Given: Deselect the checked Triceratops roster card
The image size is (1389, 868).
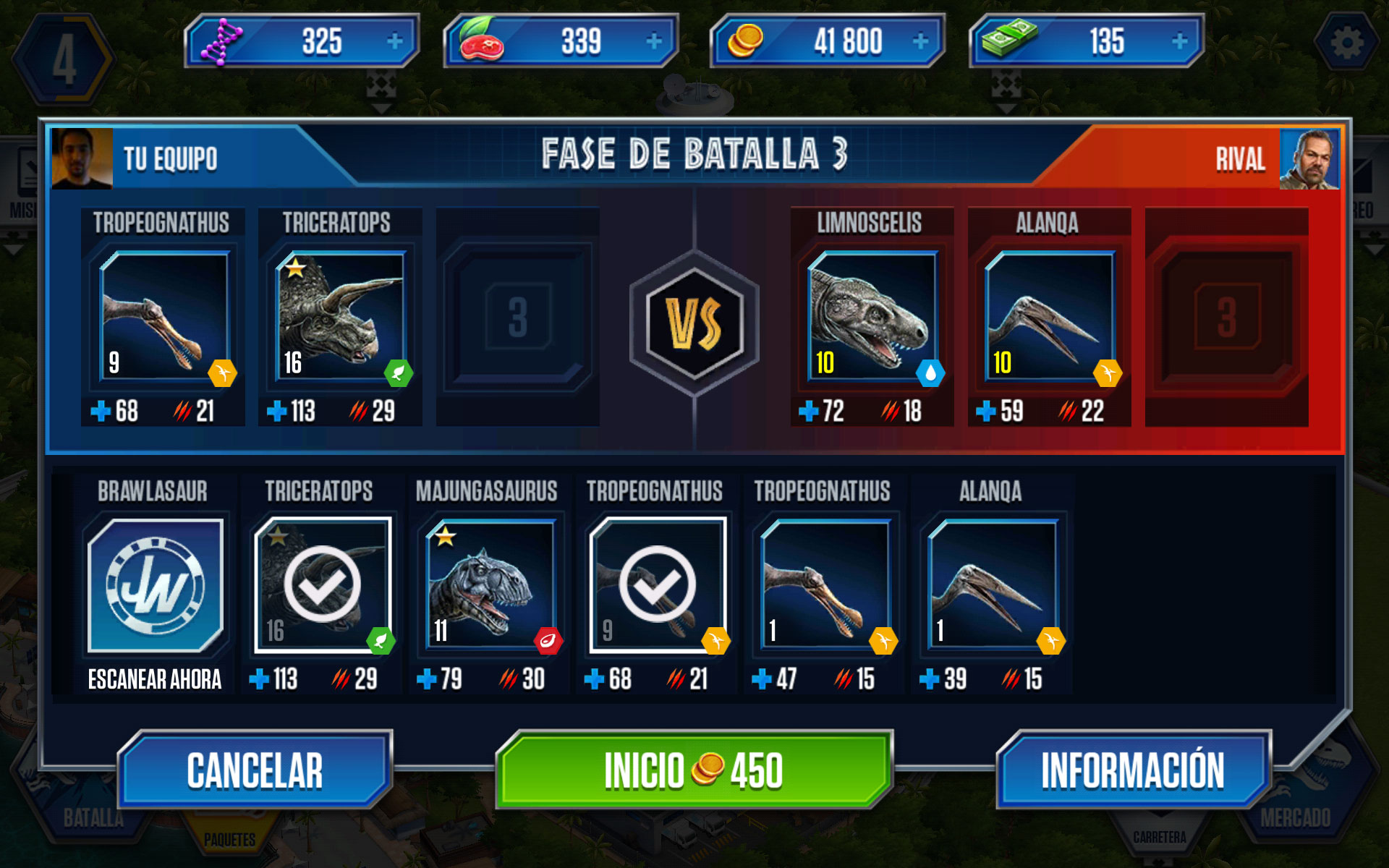Looking at the screenshot, I should (x=323, y=584).
